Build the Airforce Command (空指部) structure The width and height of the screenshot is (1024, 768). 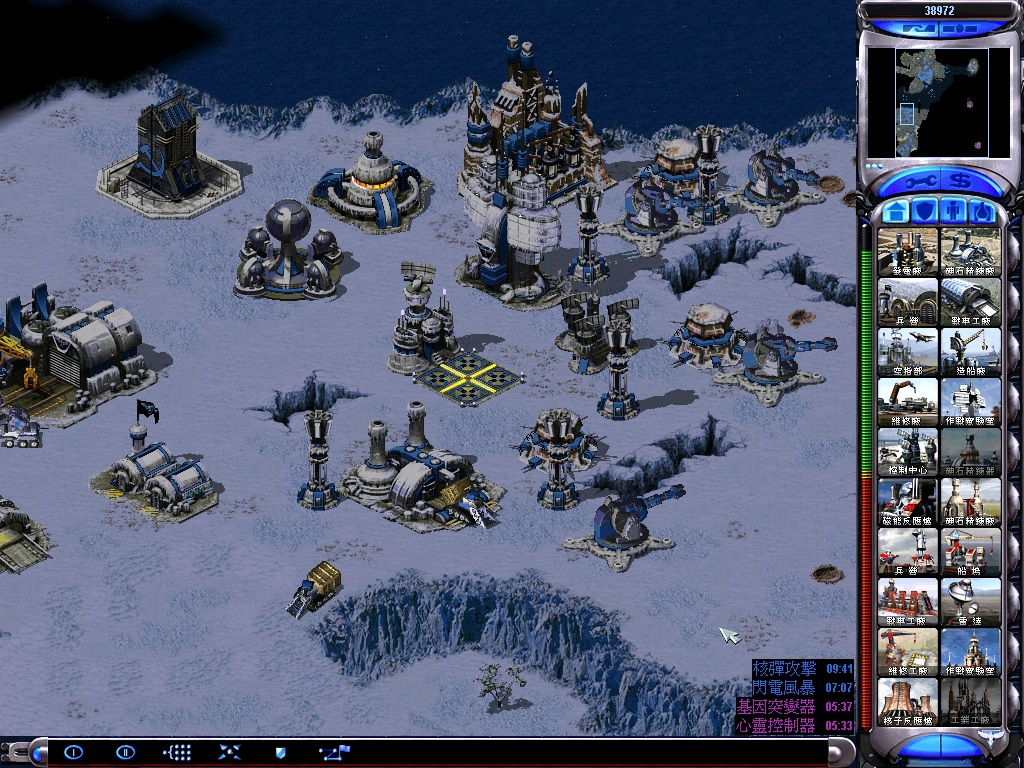pyautogui.click(x=908, y=351)
